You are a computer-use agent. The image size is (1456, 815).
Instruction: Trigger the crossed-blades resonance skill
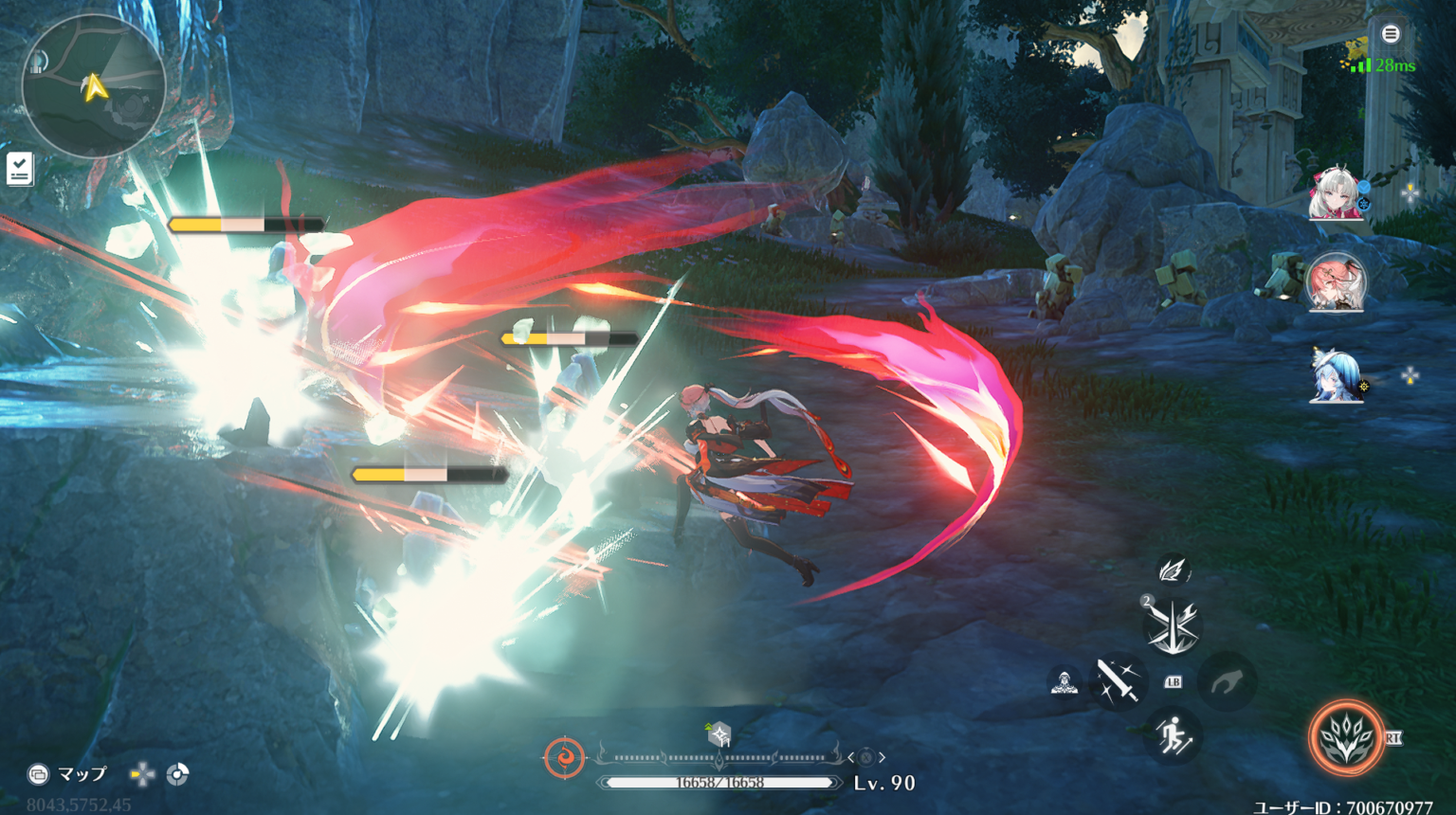pyautogui.click(x=1173, y=626)
